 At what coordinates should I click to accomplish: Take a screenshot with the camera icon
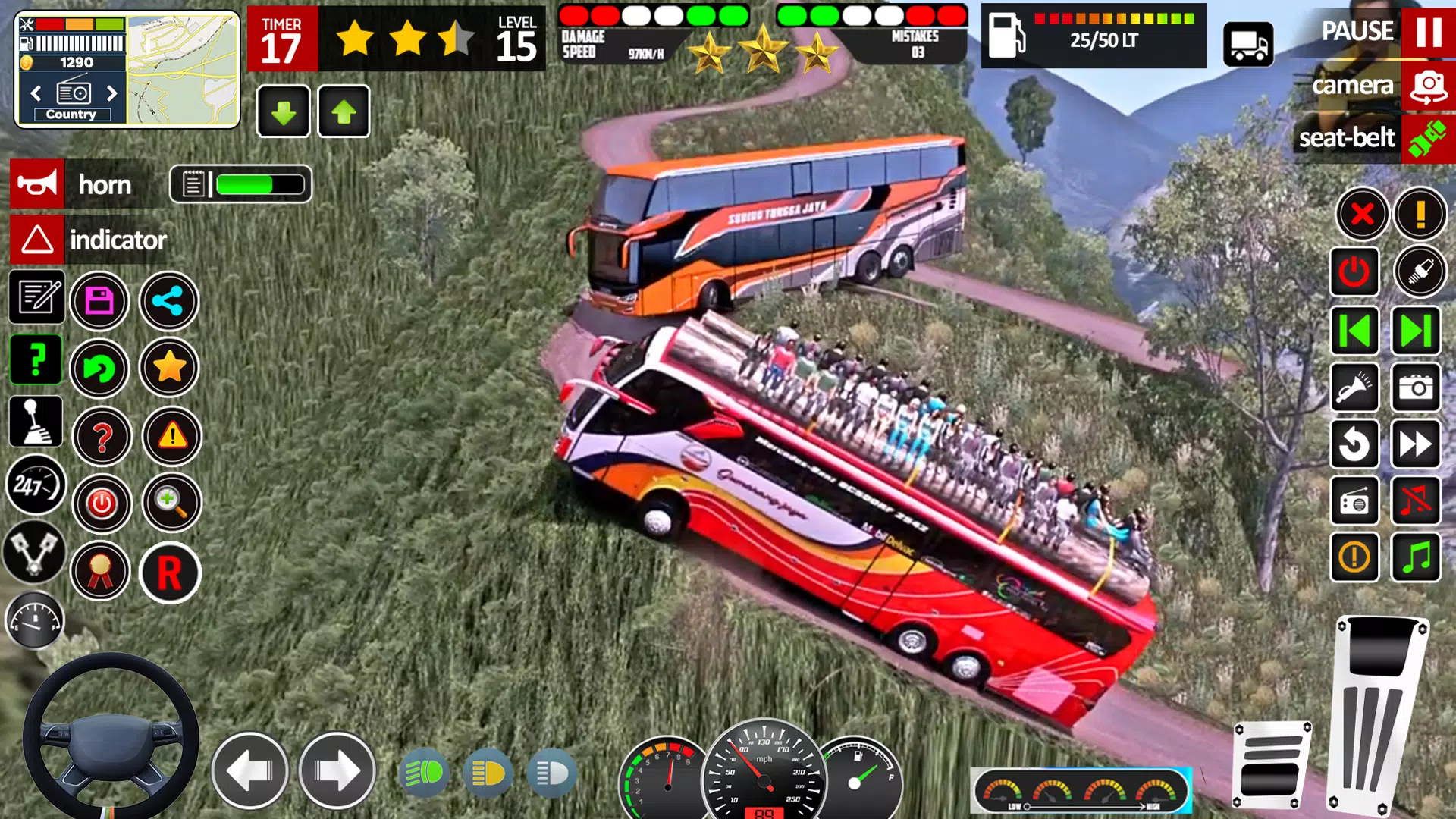coord(1416,388)
